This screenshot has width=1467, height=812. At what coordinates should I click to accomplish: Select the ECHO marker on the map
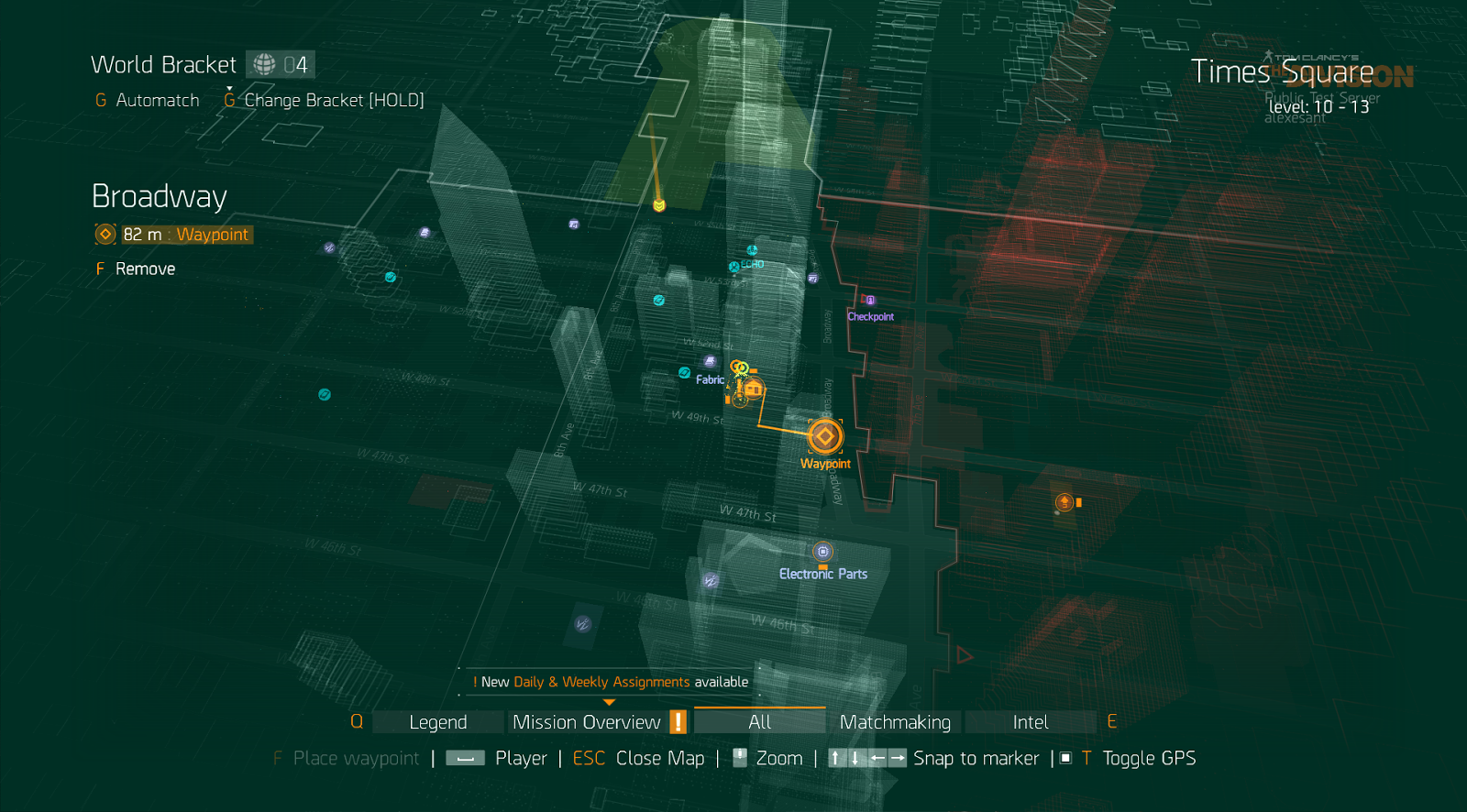coord(733,267)
